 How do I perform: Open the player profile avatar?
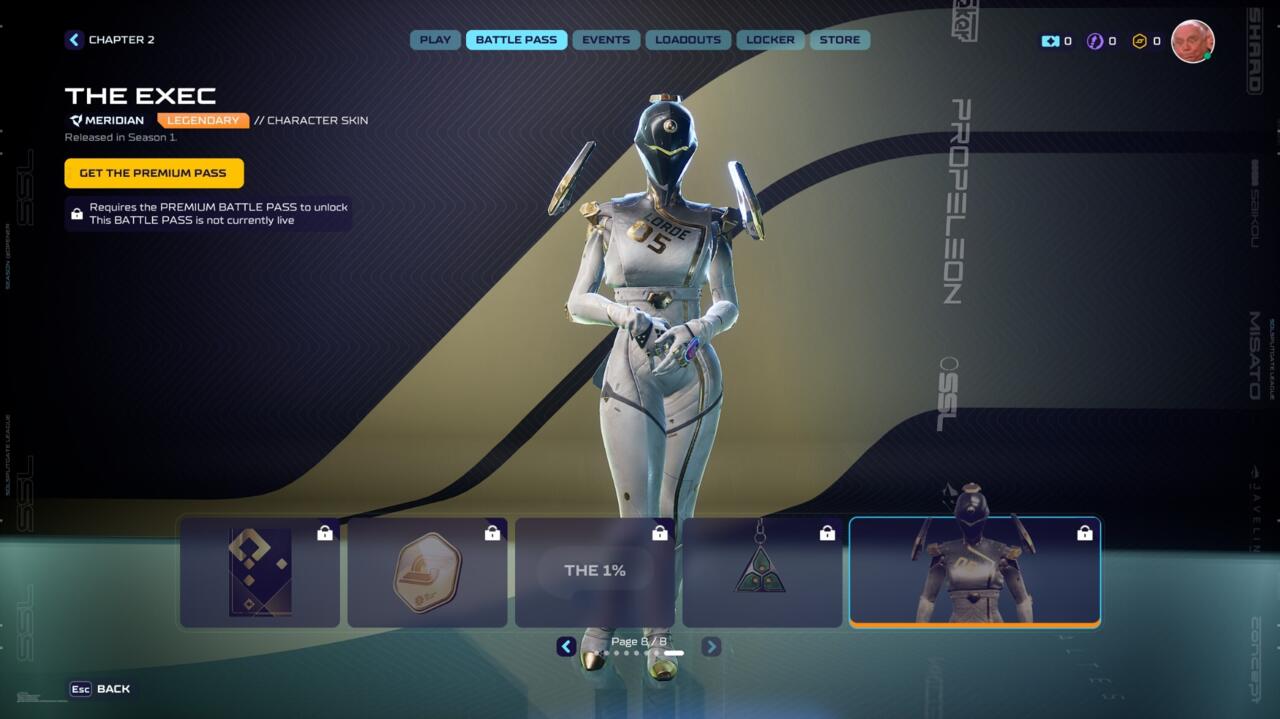click(1192, 41)
